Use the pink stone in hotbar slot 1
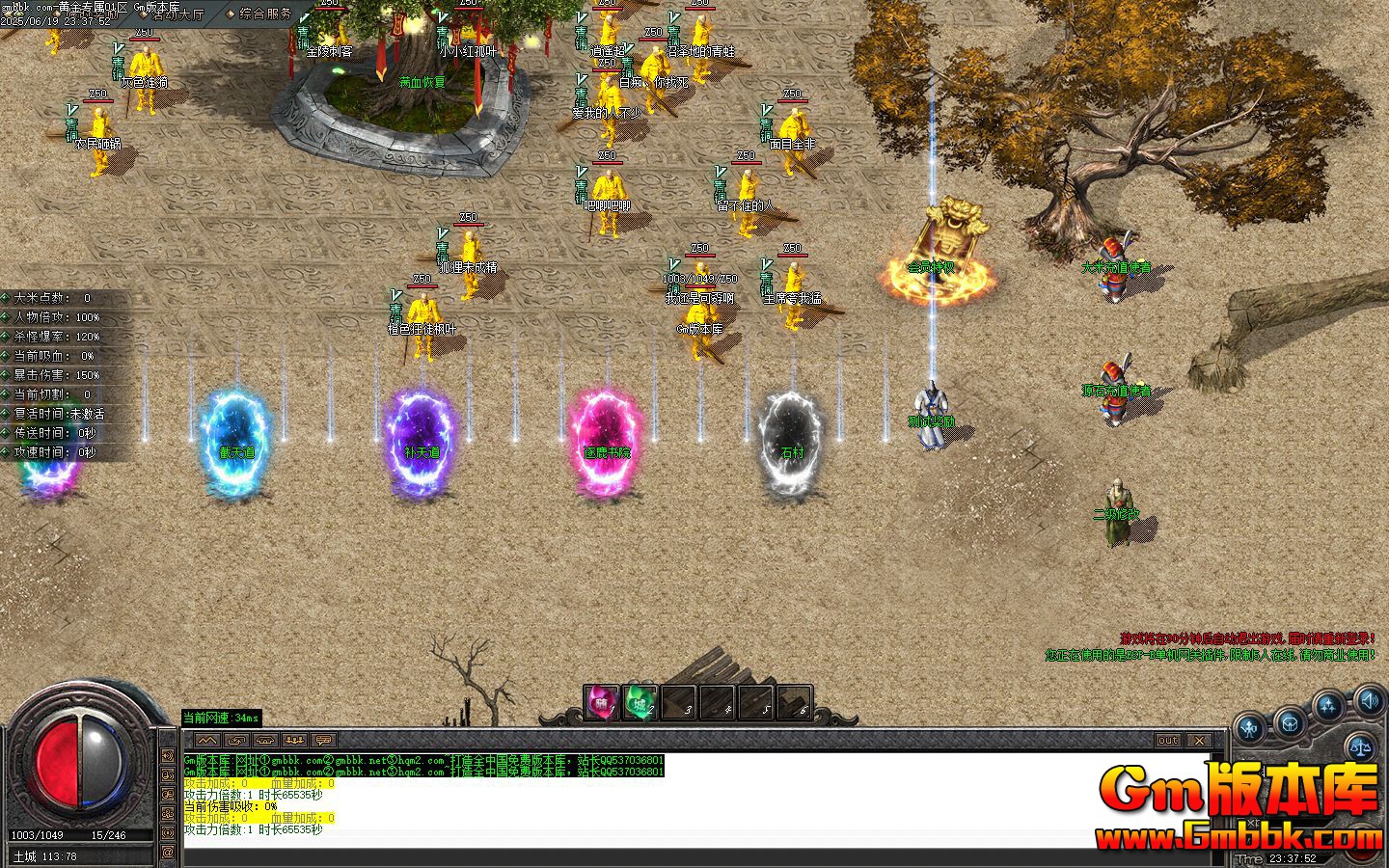The image size is (1389, 868). [x=602, y=703]
